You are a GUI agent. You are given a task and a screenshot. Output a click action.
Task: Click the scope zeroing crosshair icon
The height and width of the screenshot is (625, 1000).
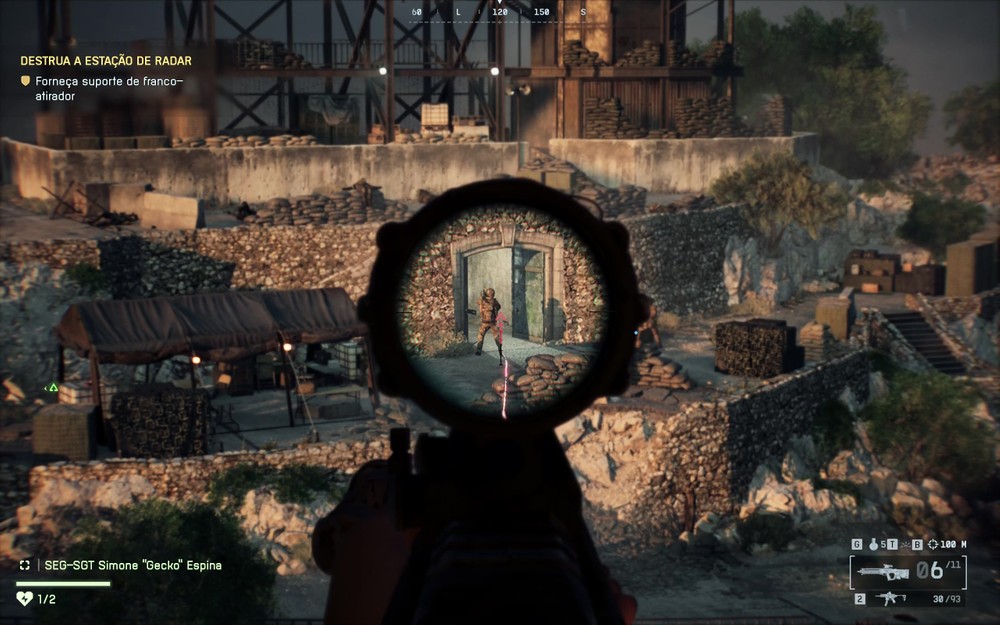click(933, 544)
